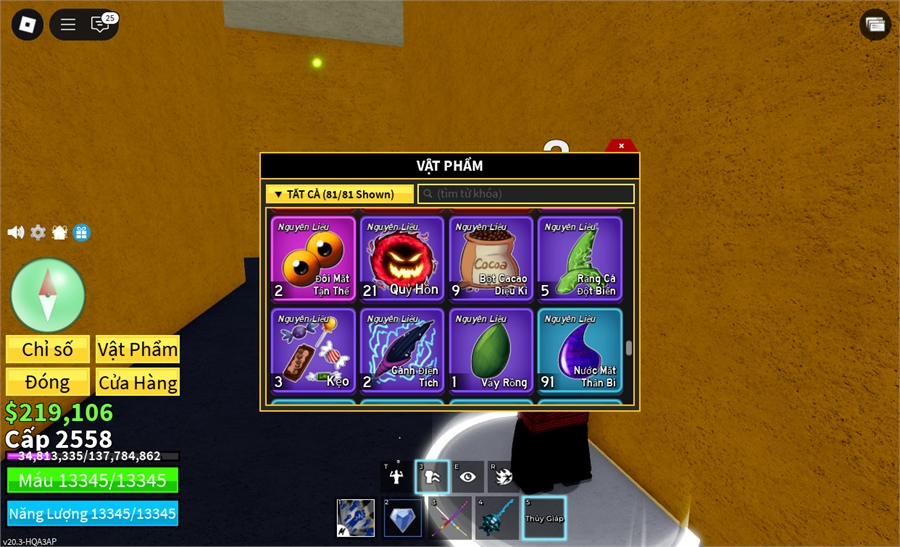
Task: Equip the Thủy Giáp hotbar slot
Action: (x=543, y=518)
